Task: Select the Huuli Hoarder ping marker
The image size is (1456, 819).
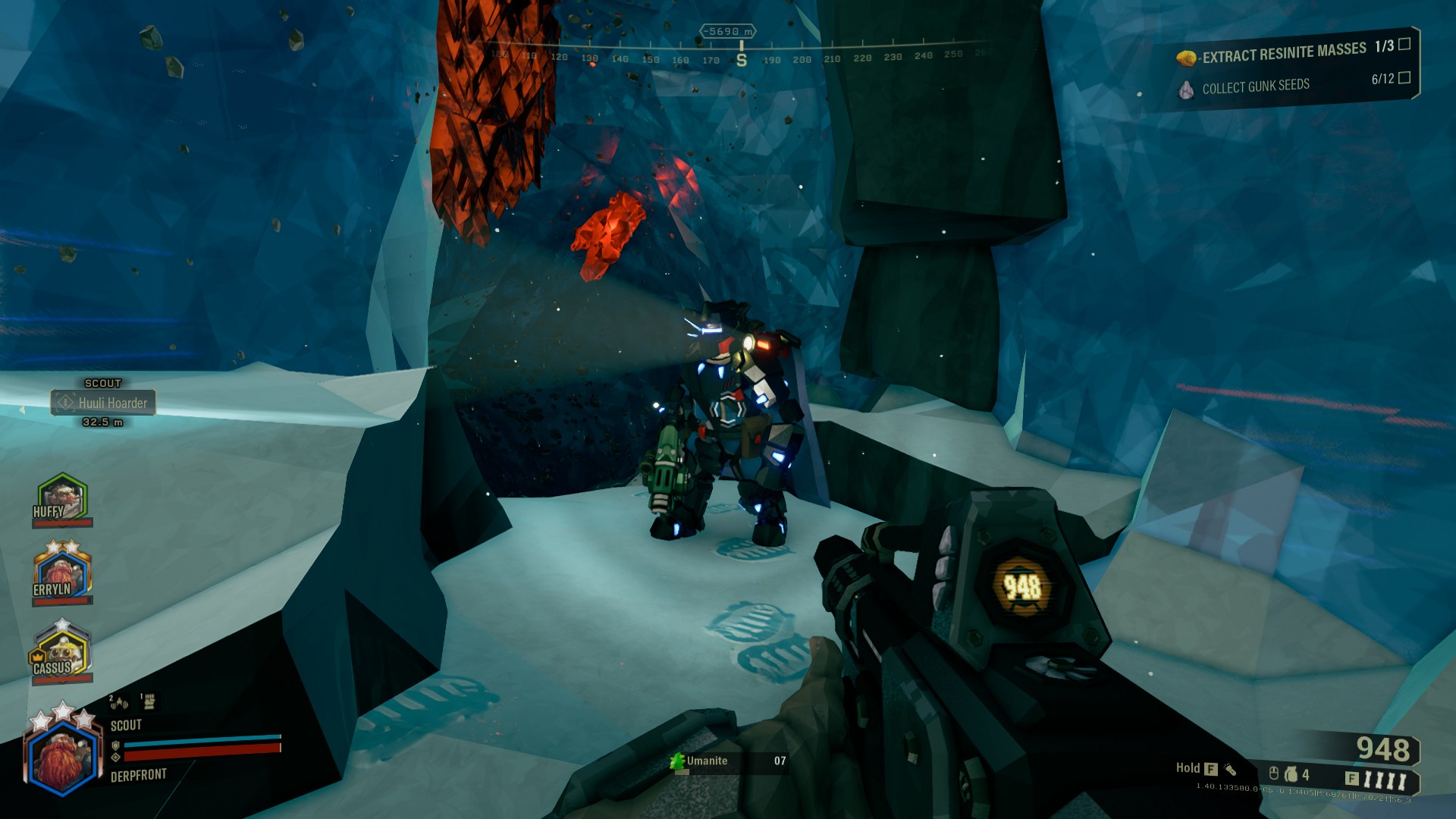Action: 103,403
